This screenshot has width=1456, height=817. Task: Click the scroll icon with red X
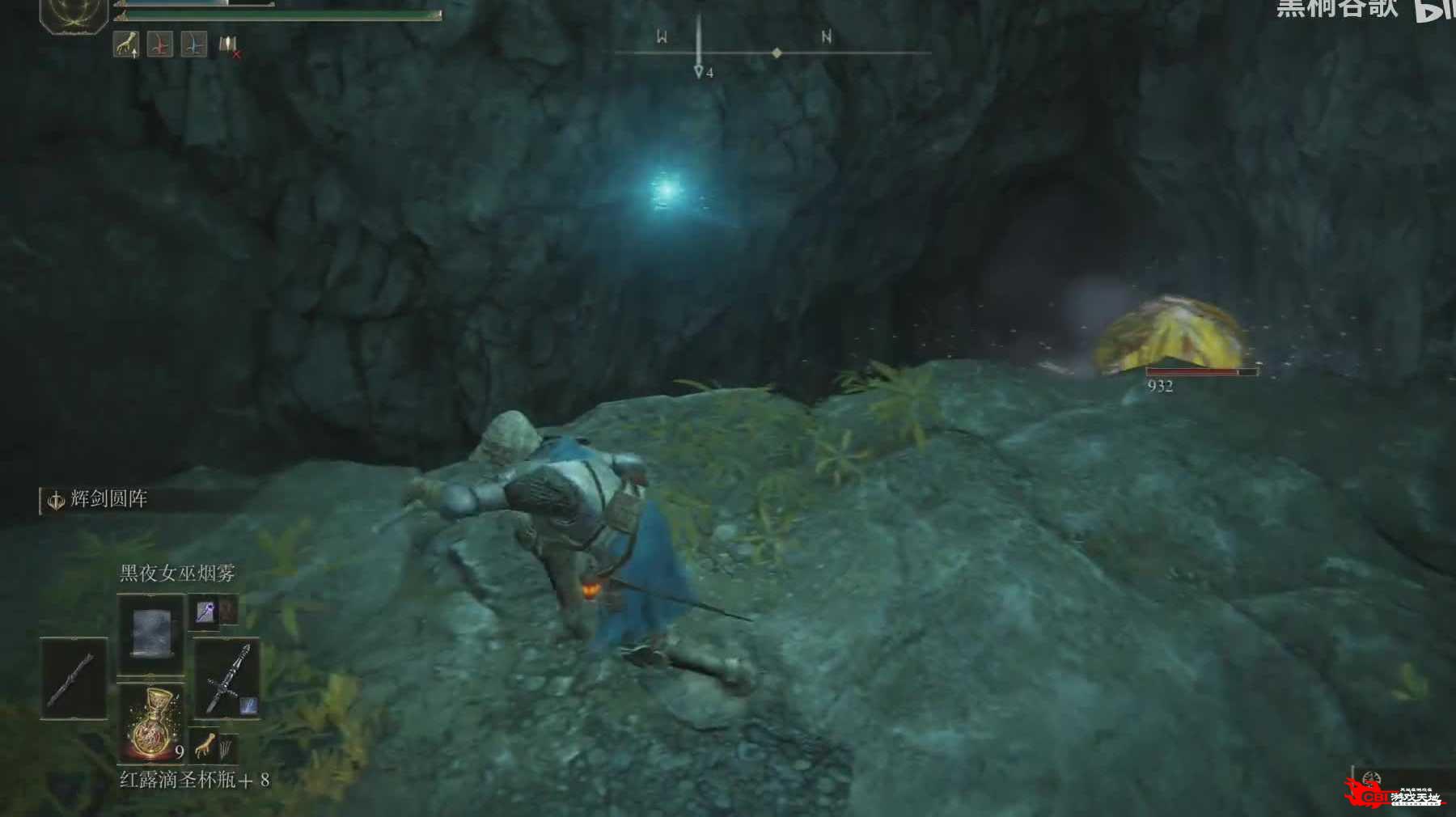(229, 46)
